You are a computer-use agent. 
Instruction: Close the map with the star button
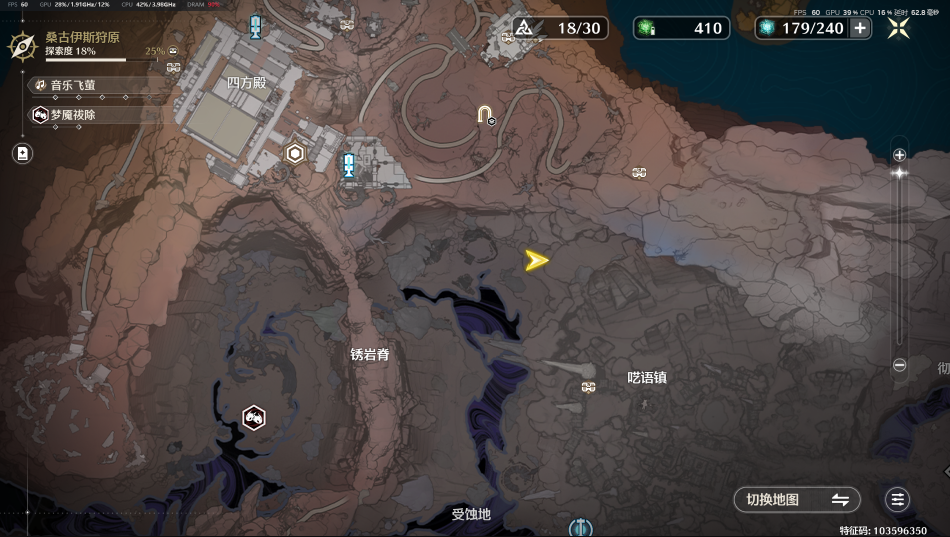[898, 28]
